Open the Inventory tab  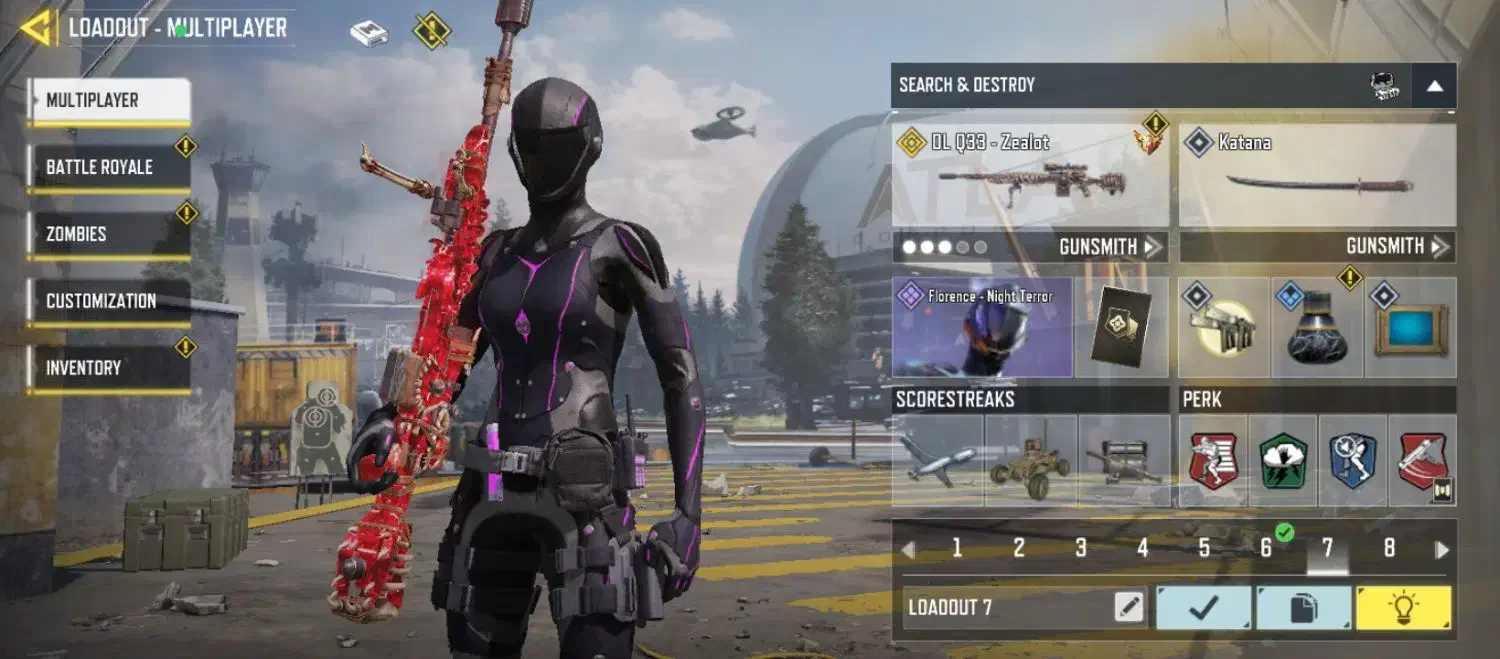tap(108, 368)
